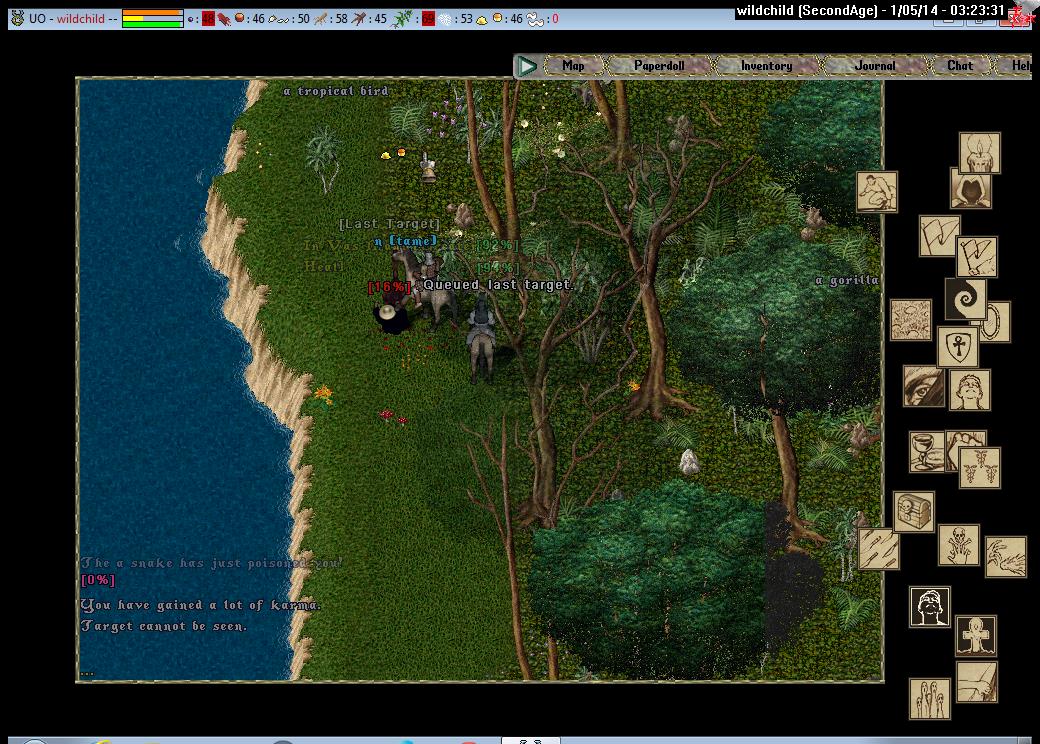The height and width of the screenshot is (744, 1040).
Task: Use the four ghostly figures spell icon
Action: (x=929, y=698)
